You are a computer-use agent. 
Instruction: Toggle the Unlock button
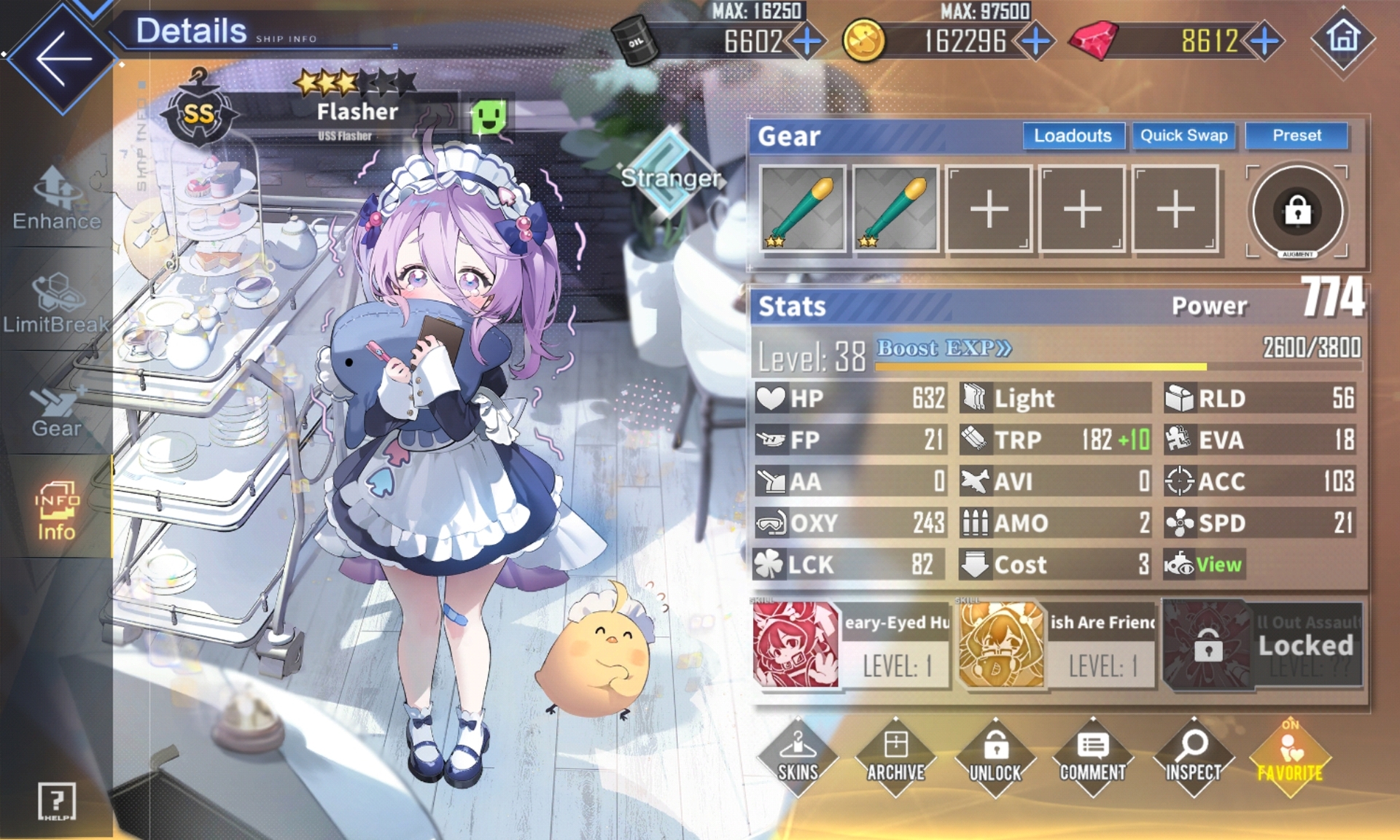(x=995, y=757)
